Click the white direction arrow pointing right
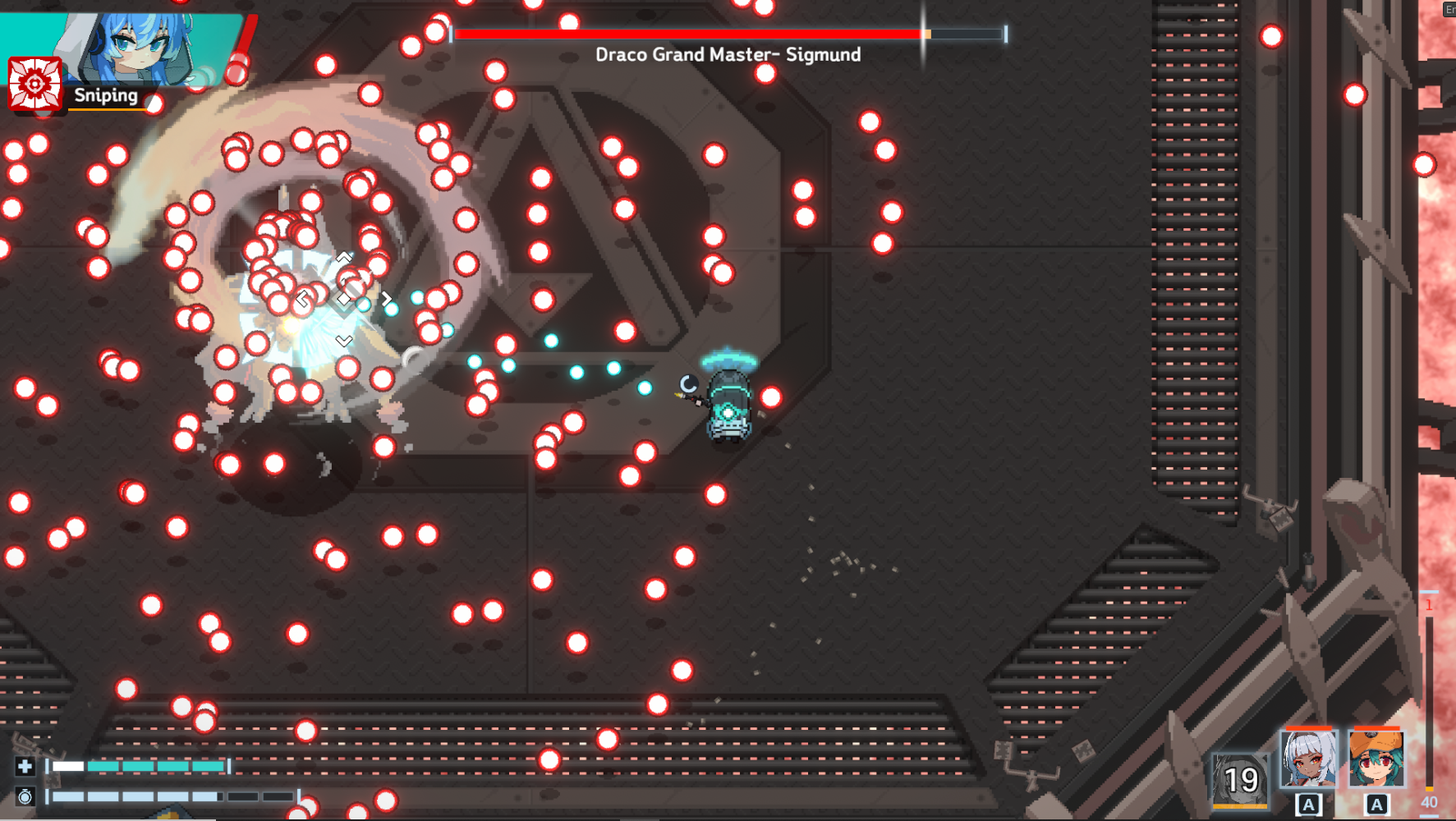The width and height of the screenshot is (1456, 821). pyautogui.click(x=386, y=299)
